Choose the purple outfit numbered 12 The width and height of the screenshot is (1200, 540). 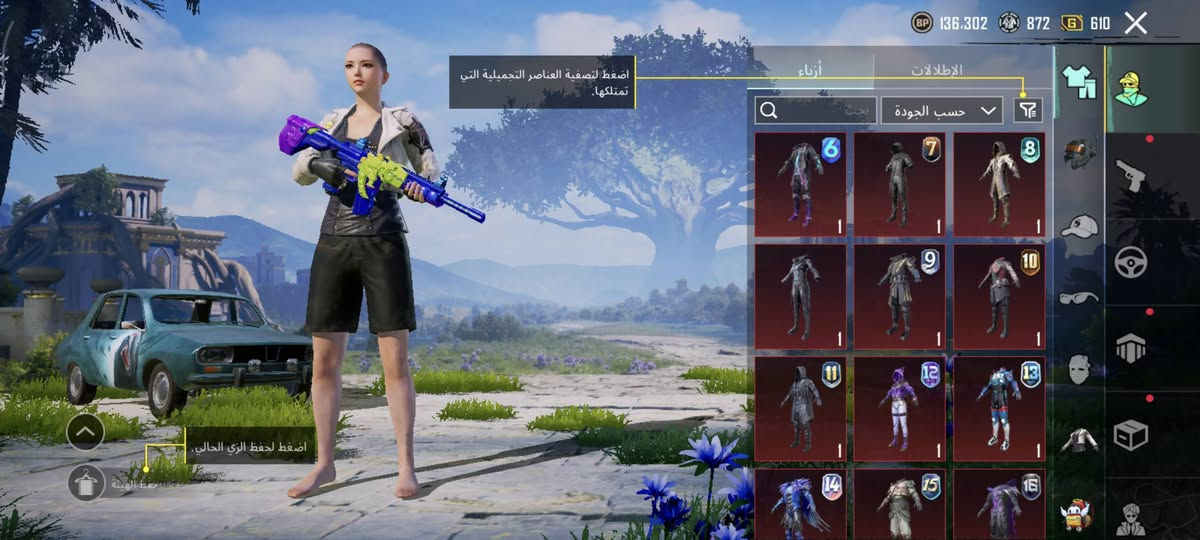point(899,409)
